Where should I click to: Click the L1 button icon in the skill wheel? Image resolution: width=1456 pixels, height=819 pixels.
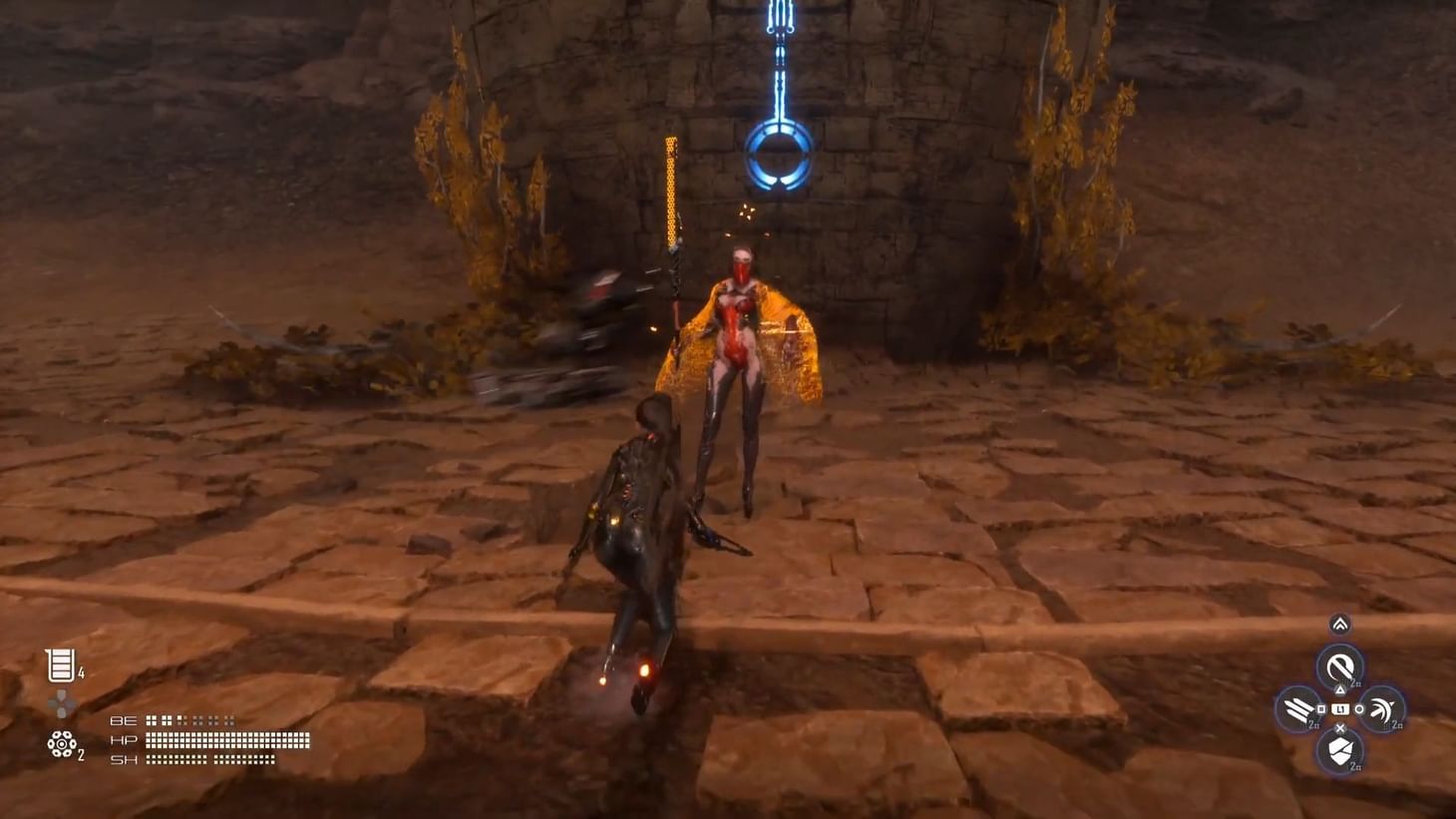pos(1340,708)
